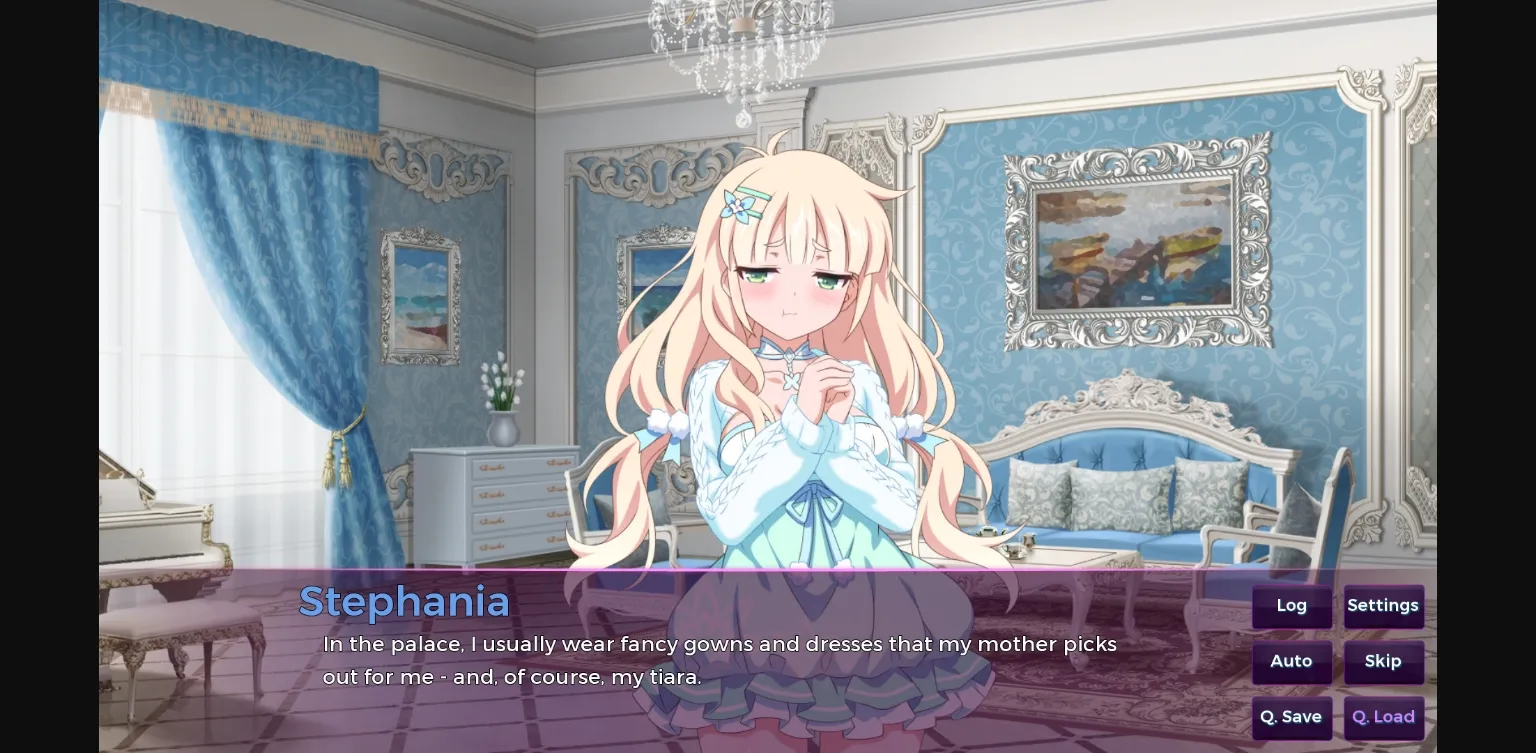Enable Skip mode to fast-forward text
Viewport: 1536px width, 753px height.
(x=1383, y=661)
